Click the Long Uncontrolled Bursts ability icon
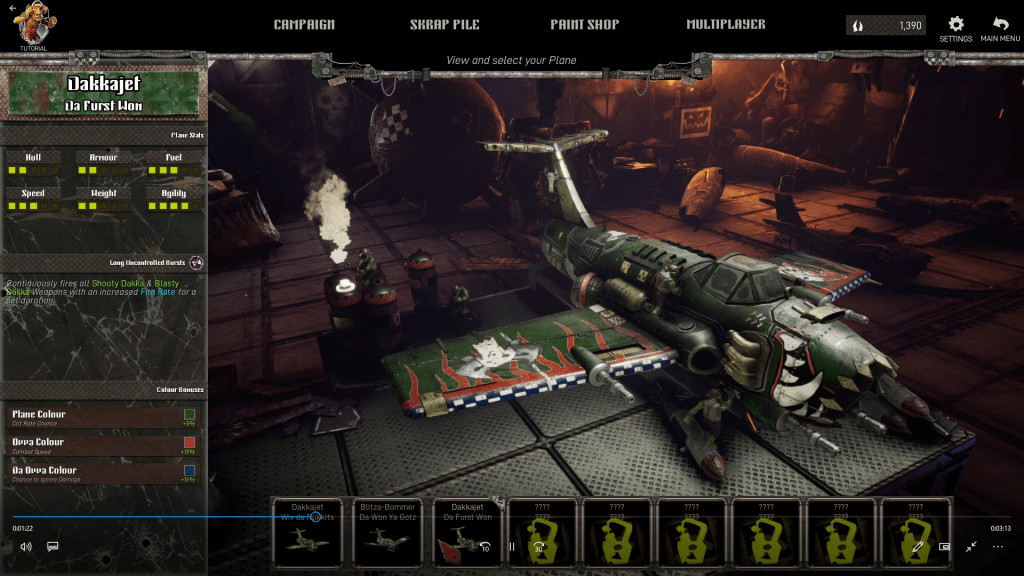 196,263
